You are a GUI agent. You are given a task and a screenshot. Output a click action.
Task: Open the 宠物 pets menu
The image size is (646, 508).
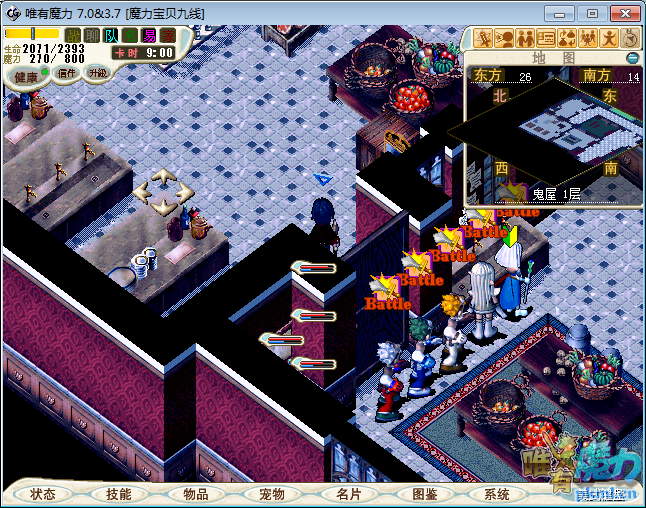[272, 494]
